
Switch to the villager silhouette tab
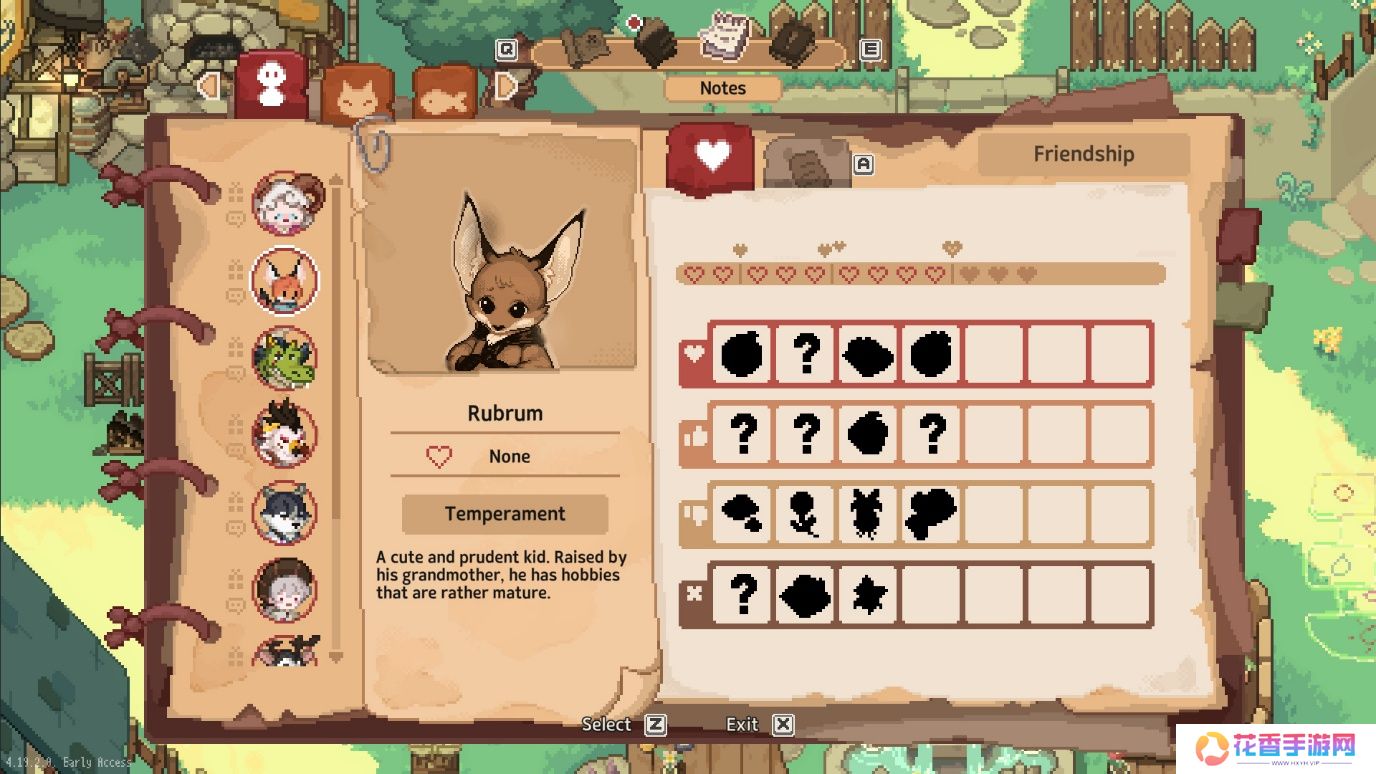pos(271,84)
